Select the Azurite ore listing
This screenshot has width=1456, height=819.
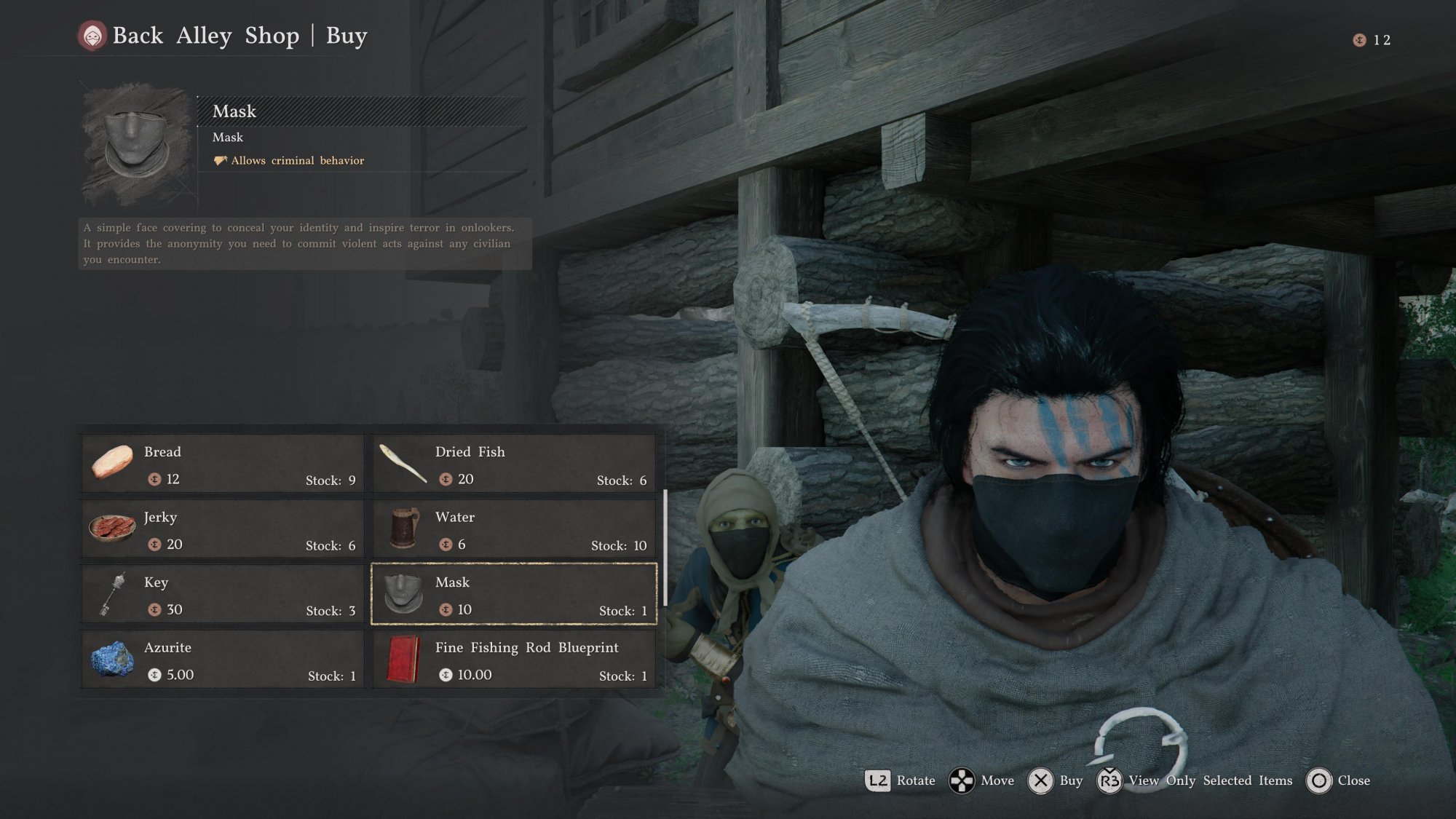pyautogui.click(x=222, y=660)
